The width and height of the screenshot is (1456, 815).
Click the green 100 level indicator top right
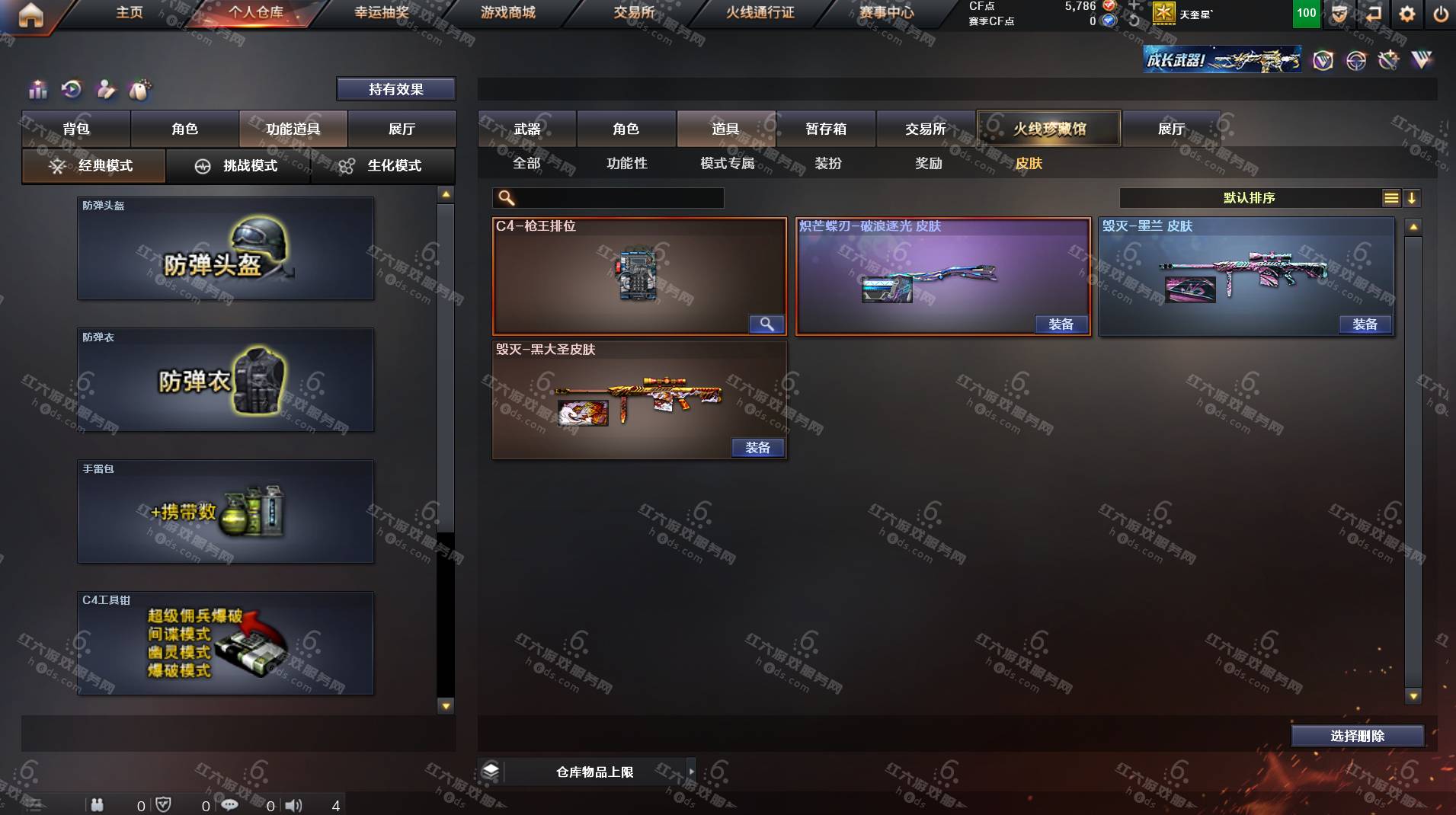1305,13
